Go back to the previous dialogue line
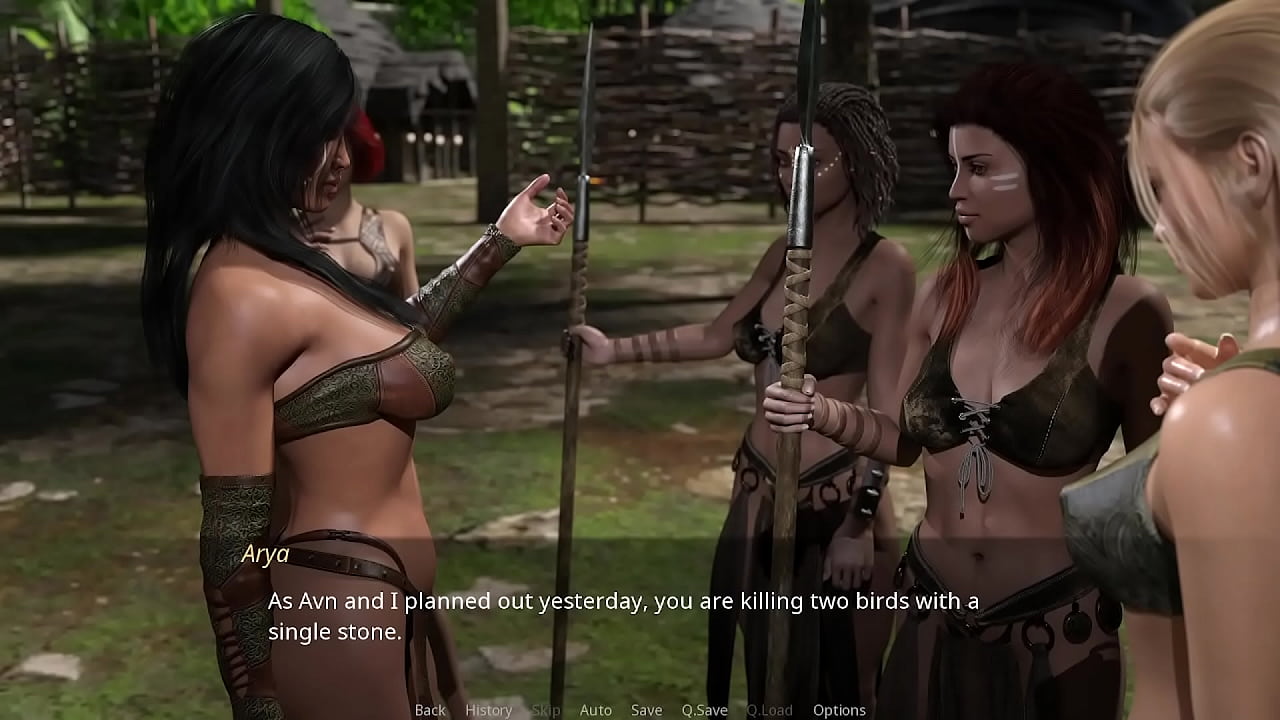The image size is (1280, 720). point(430,710)
